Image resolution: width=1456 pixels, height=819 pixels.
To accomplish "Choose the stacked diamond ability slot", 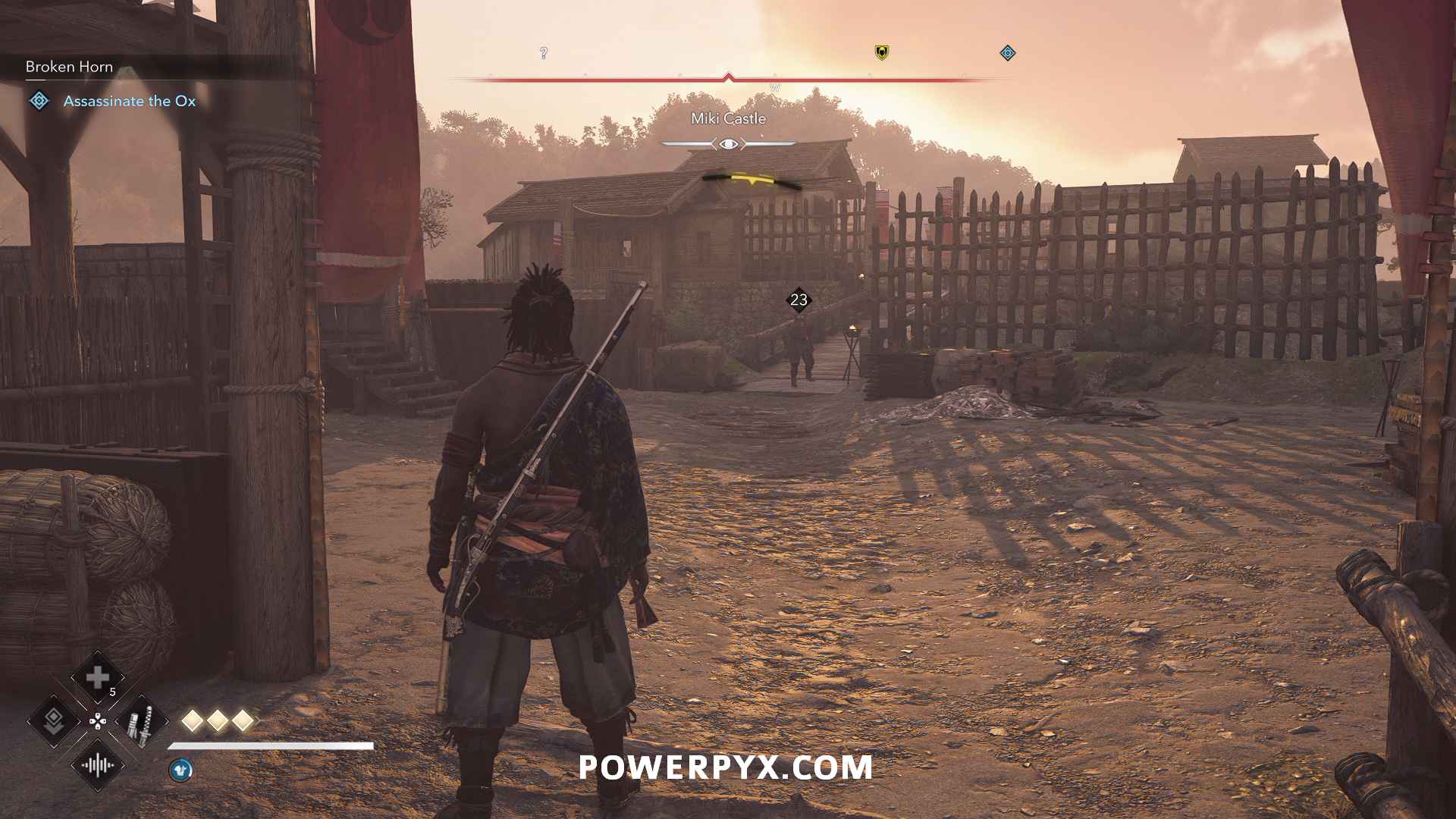I will (x=53, y=720).
